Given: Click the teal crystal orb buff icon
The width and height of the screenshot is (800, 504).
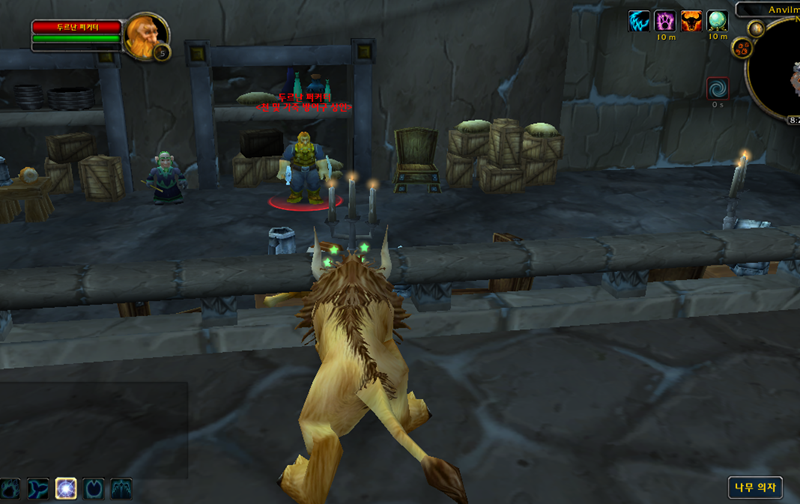Looking at the screenshot, I should (718, 20).
